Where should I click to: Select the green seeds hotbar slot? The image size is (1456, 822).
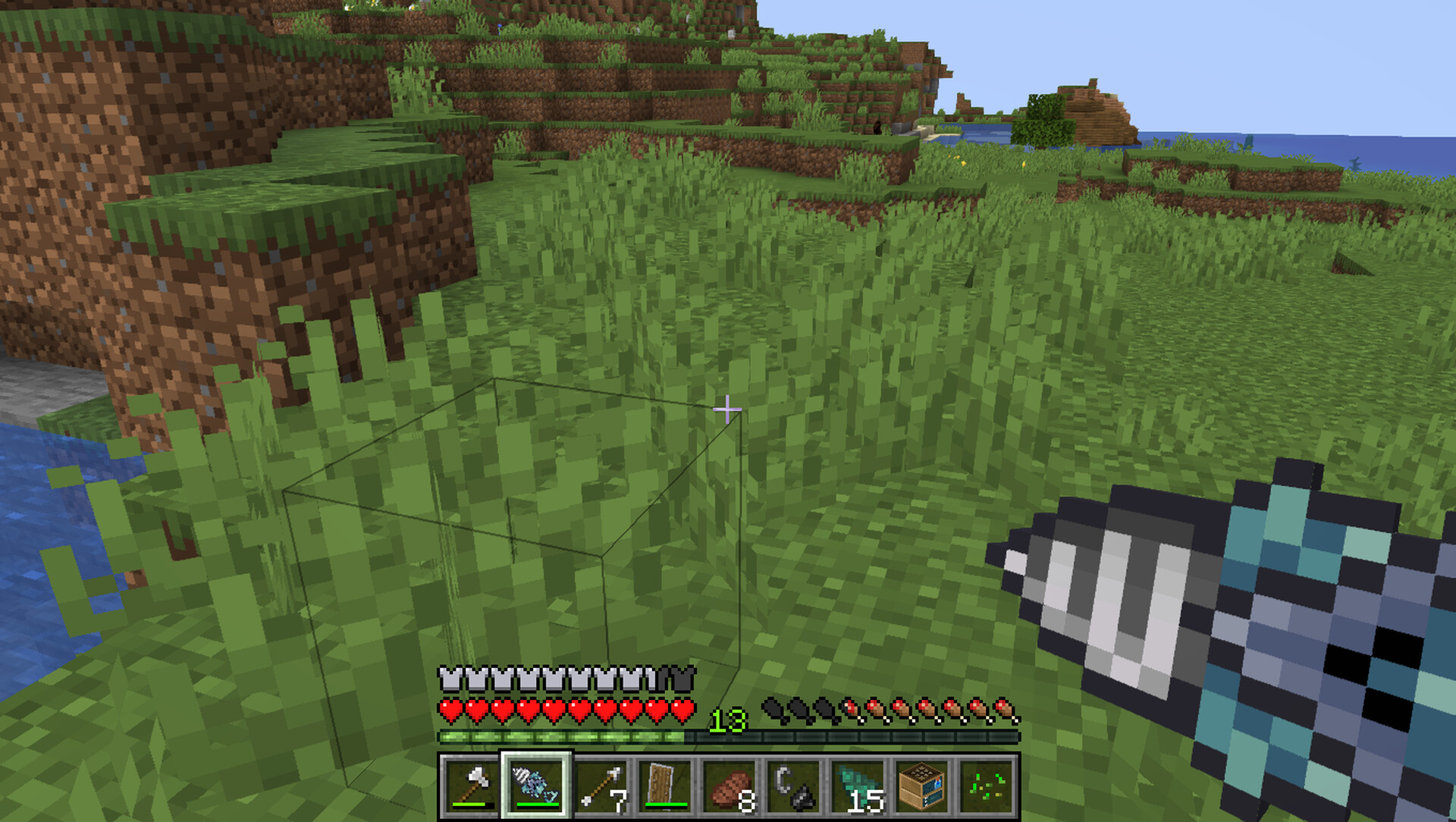[987, 786]
